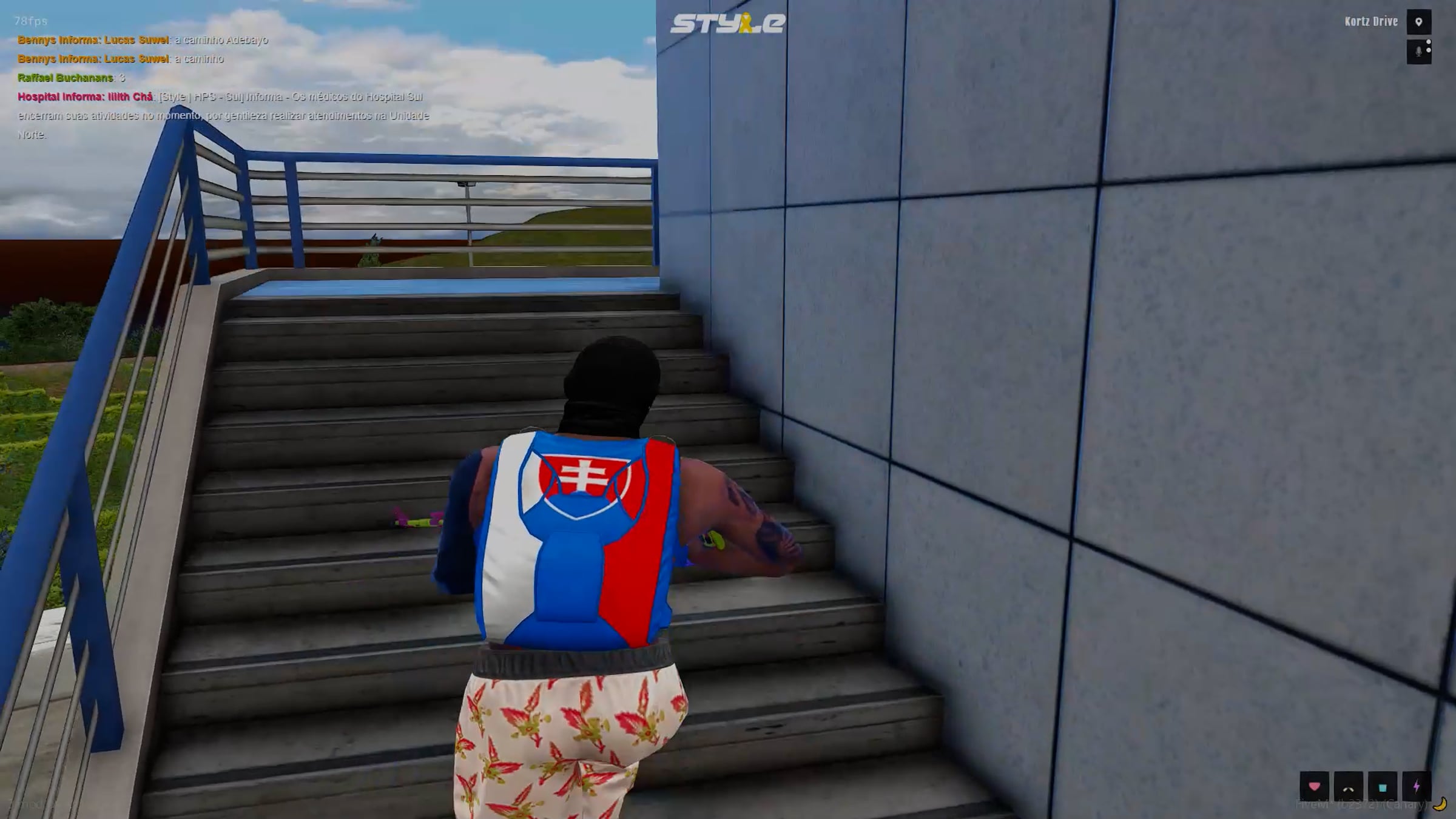Select the purple lightning bolt icon
Image resolution: width=1456 pixels, height=819 pixels.
pyautogui.click(x=1417, y=787)
